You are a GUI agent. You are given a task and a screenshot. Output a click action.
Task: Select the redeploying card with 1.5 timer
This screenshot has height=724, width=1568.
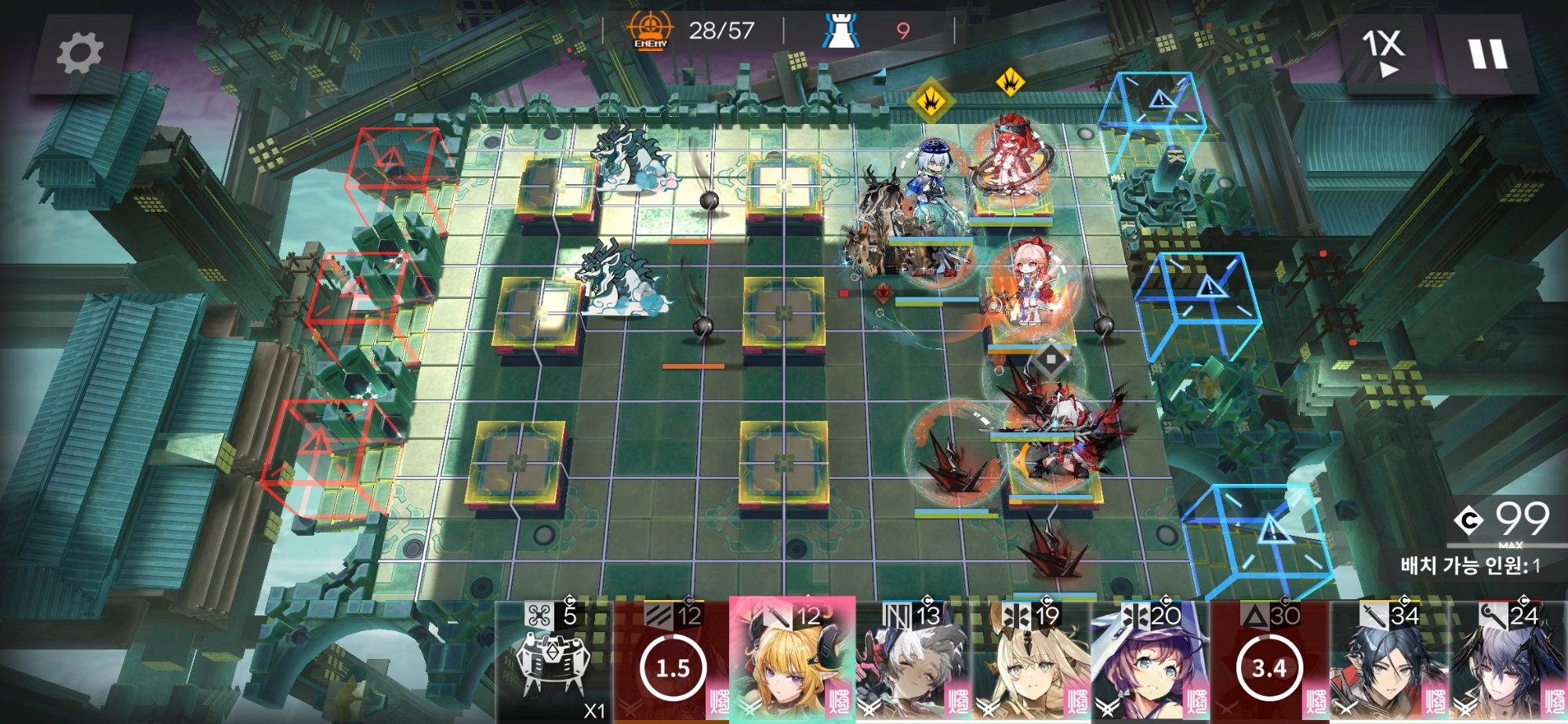click(672, 663)
